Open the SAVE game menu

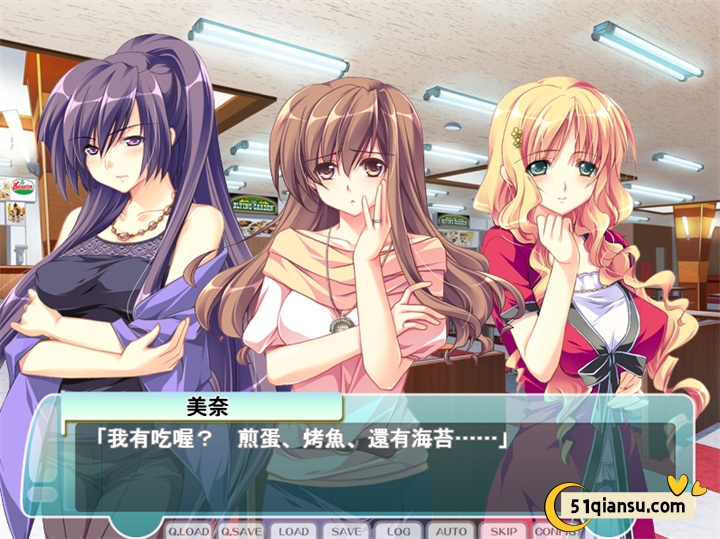click(x=346, y=531)
